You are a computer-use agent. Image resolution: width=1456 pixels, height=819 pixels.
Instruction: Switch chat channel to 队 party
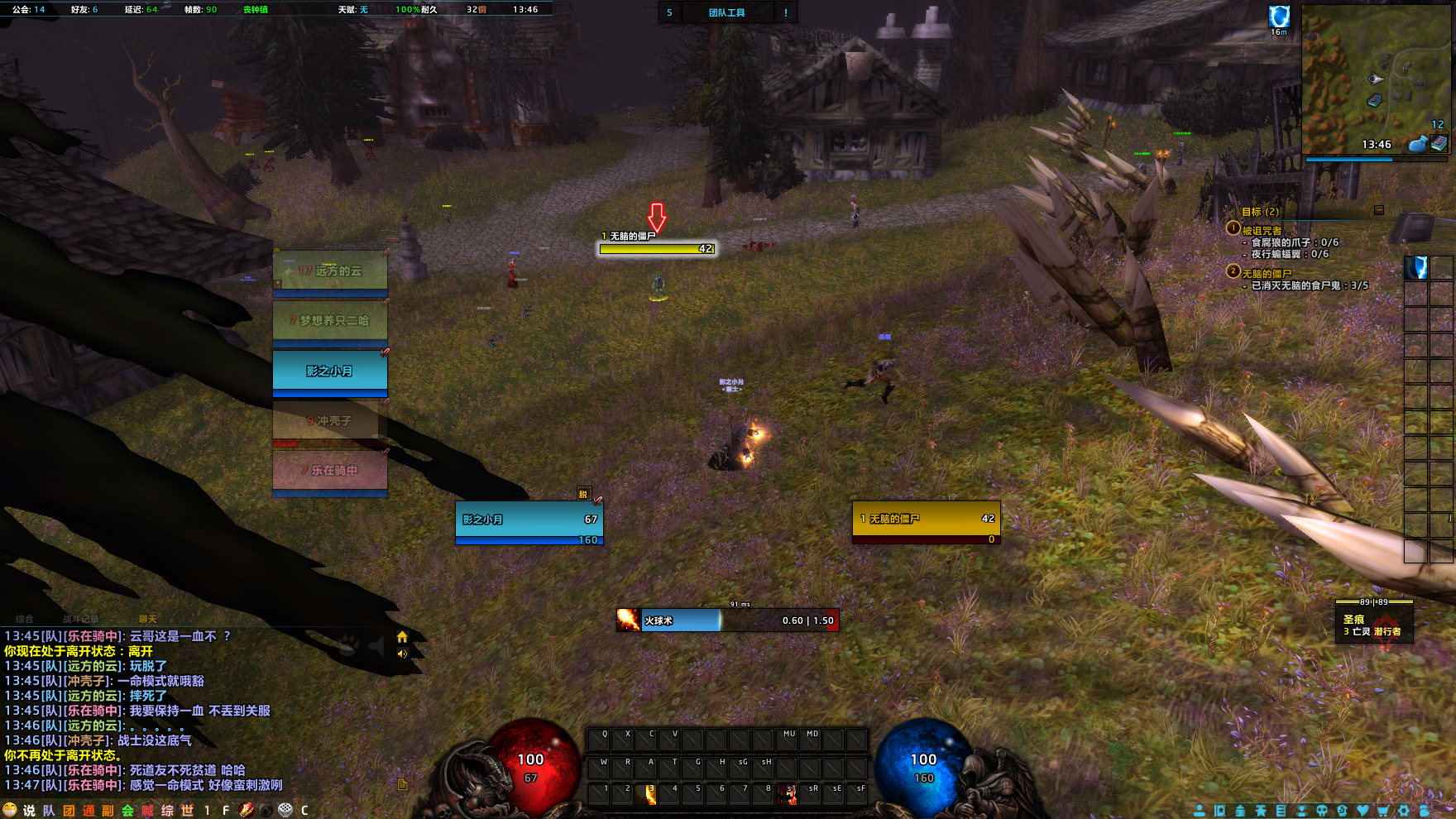(49, 811)
